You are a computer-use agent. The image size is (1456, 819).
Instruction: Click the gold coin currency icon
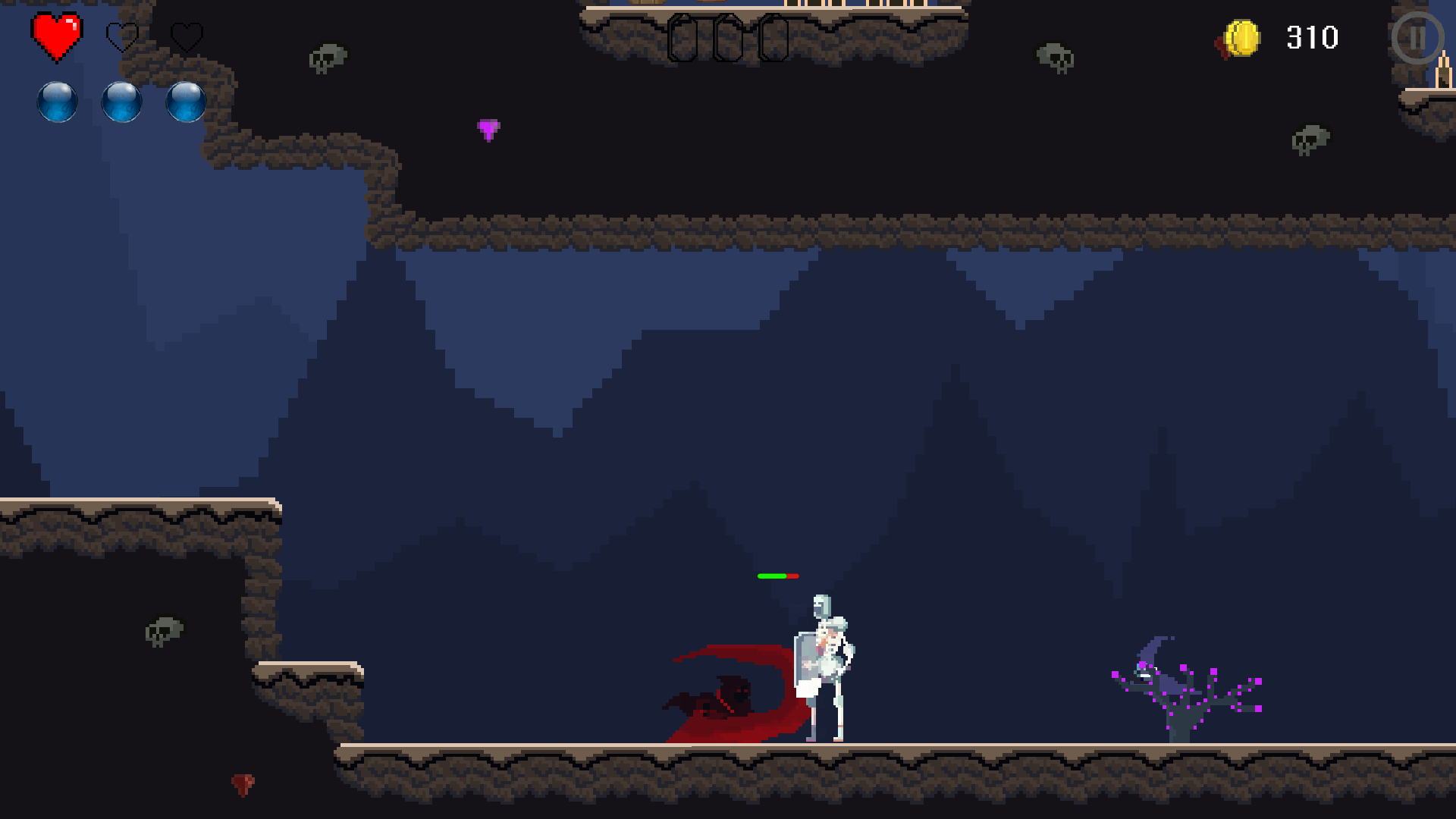[x=1243, y=36]
